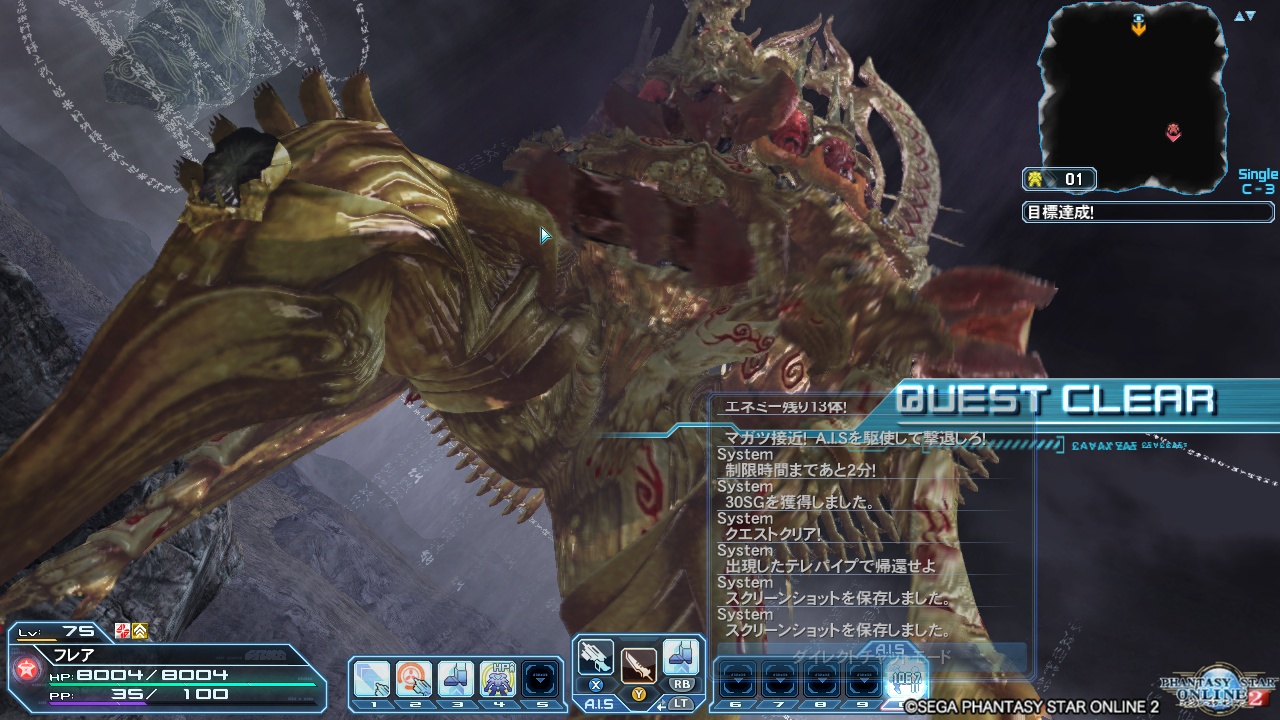1280x720 pixels.
Task: Select the thruster ability bound to RB
Action: tap(682, 658)
